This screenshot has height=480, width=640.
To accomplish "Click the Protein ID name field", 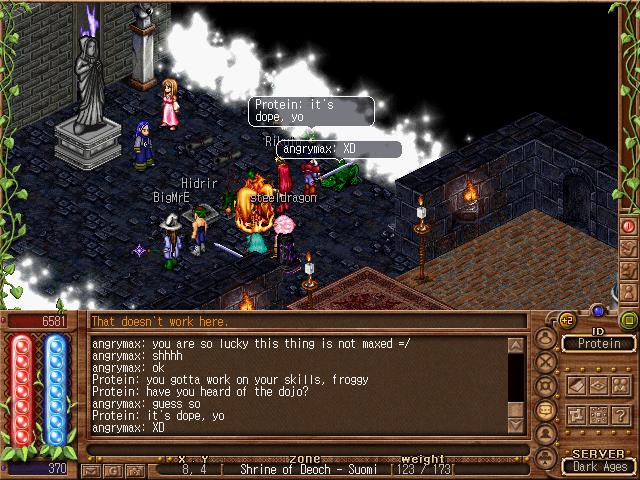I will 599,343.
